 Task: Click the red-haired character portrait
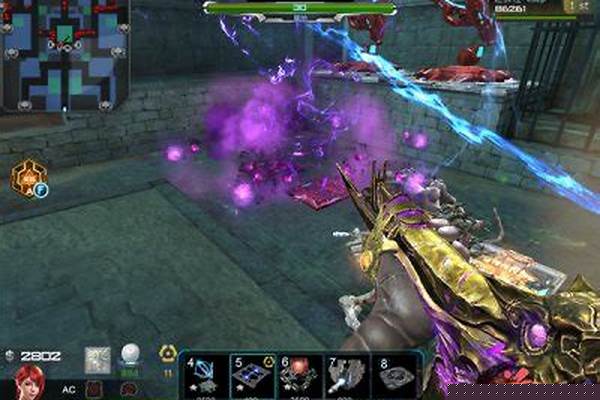coord(30,382)
